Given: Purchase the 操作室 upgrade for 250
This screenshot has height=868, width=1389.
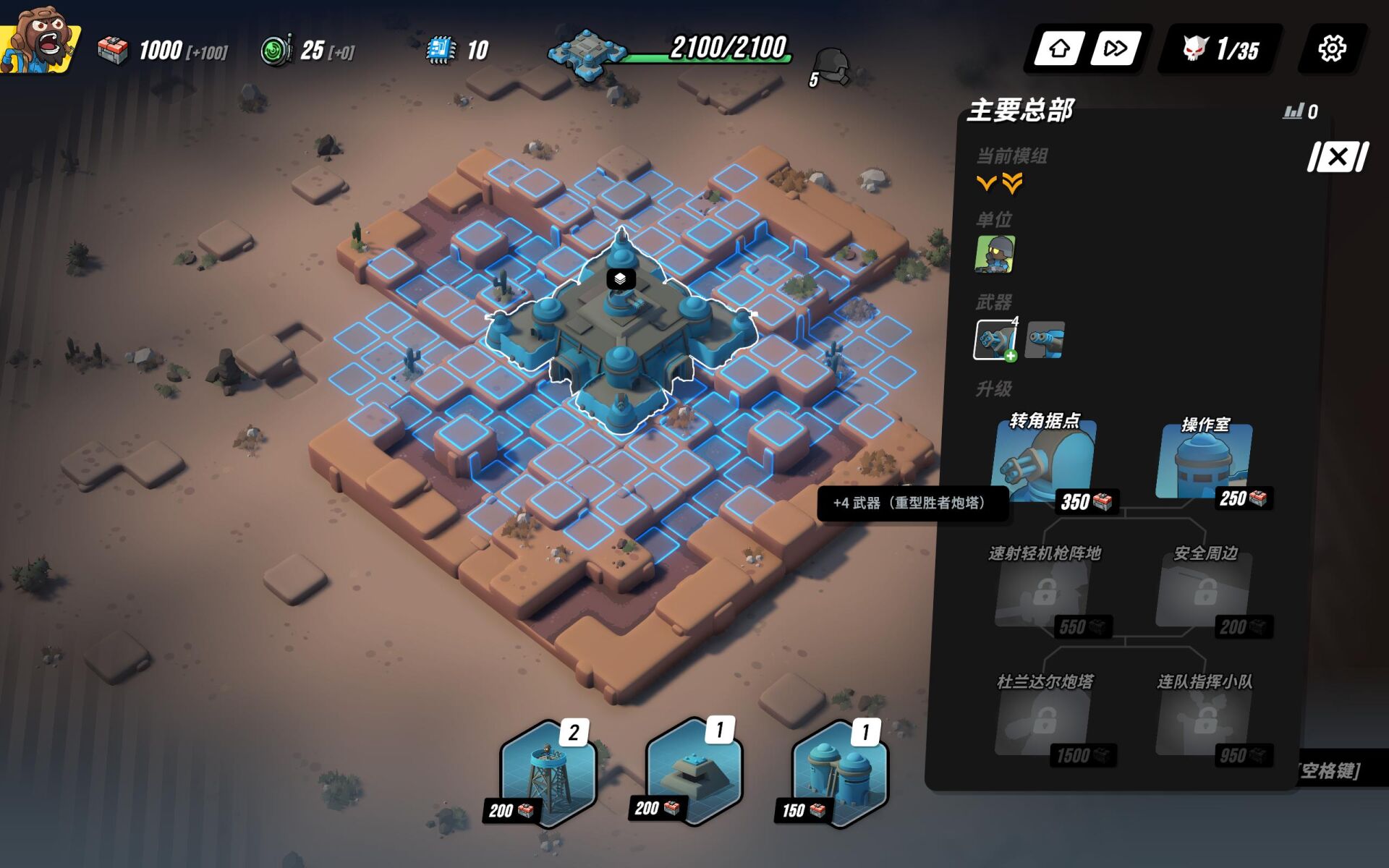Looking at the screenshot, I should tap(1204, 463).
